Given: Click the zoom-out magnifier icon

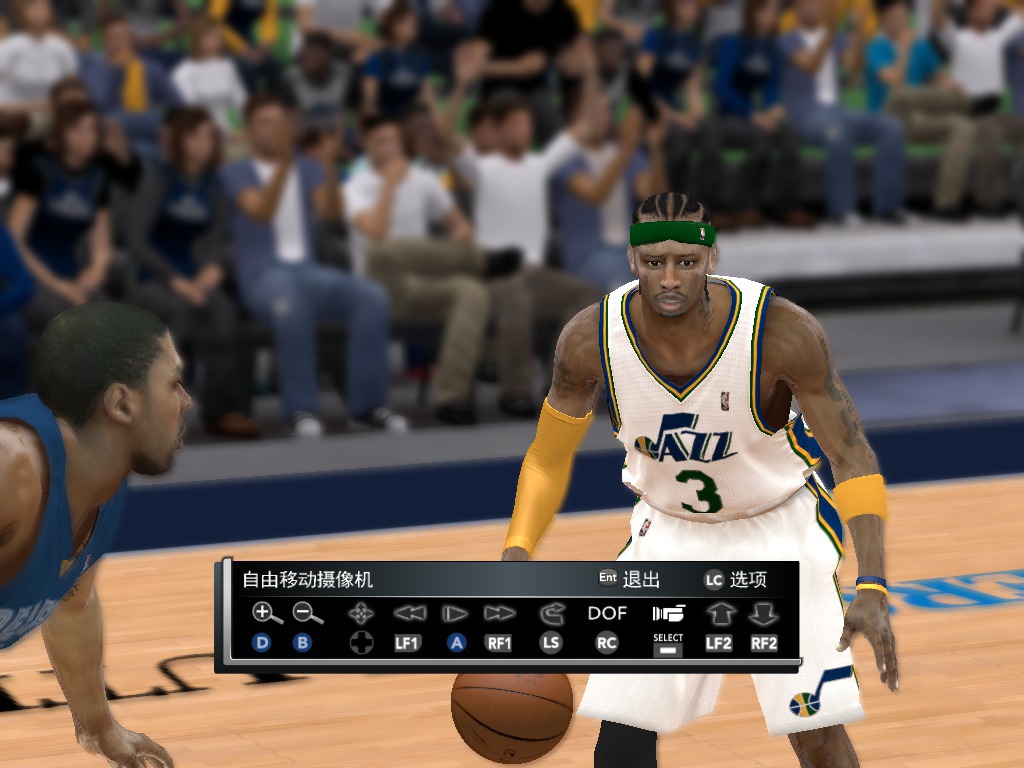Looking at the screenshot, I should pos(306,613).
